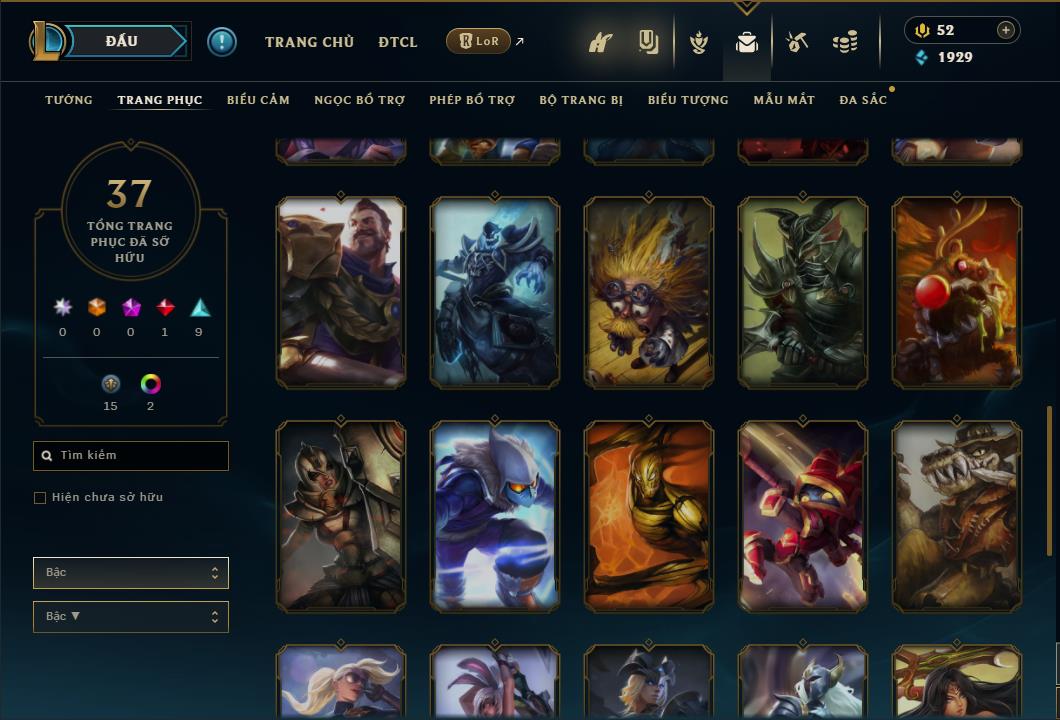This screenshot has height=720, width=1060.
Task: Open the coin stack store icon
Action: coord(845,42)
